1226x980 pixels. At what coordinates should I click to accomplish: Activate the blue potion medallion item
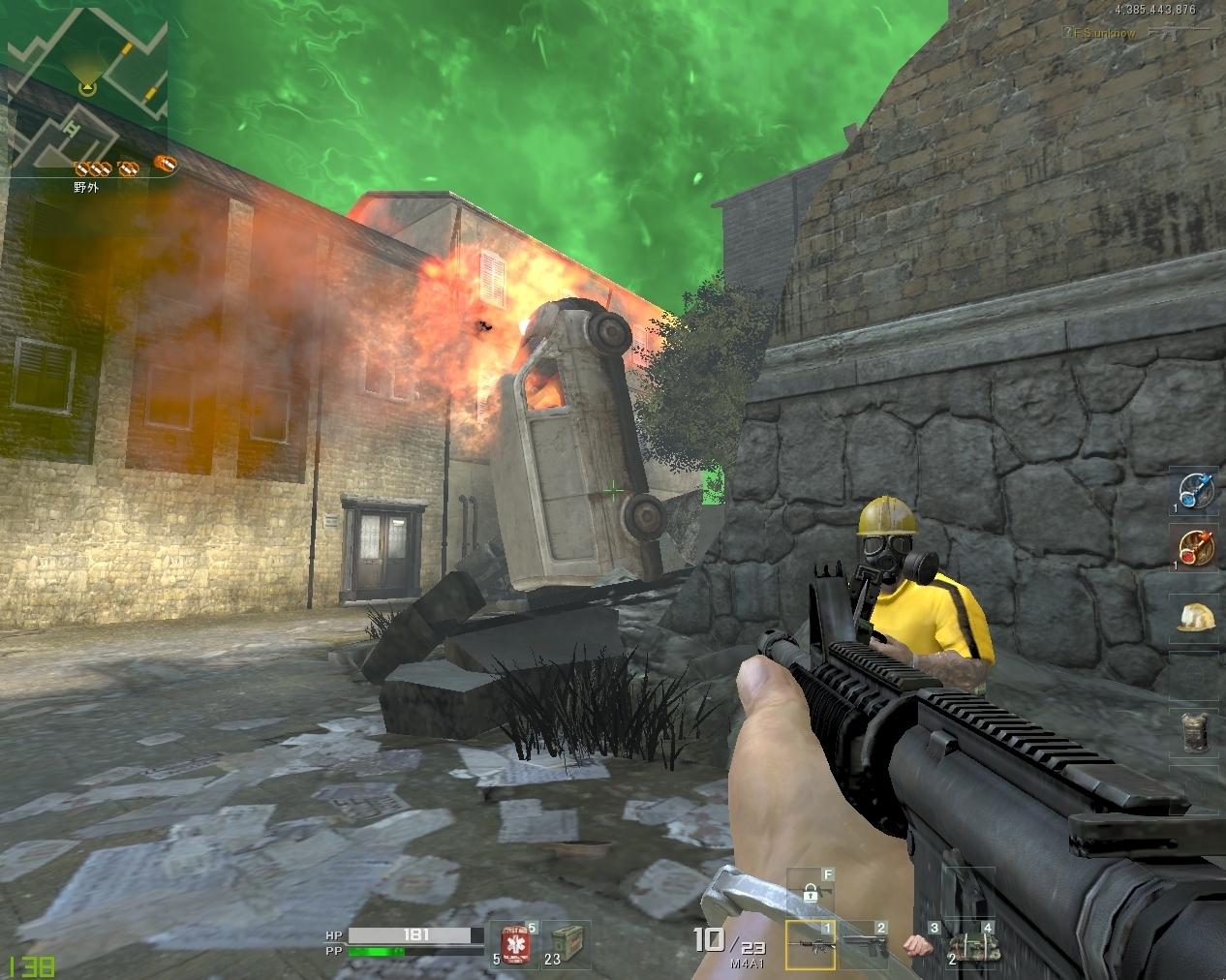(x=1192, y=491)
